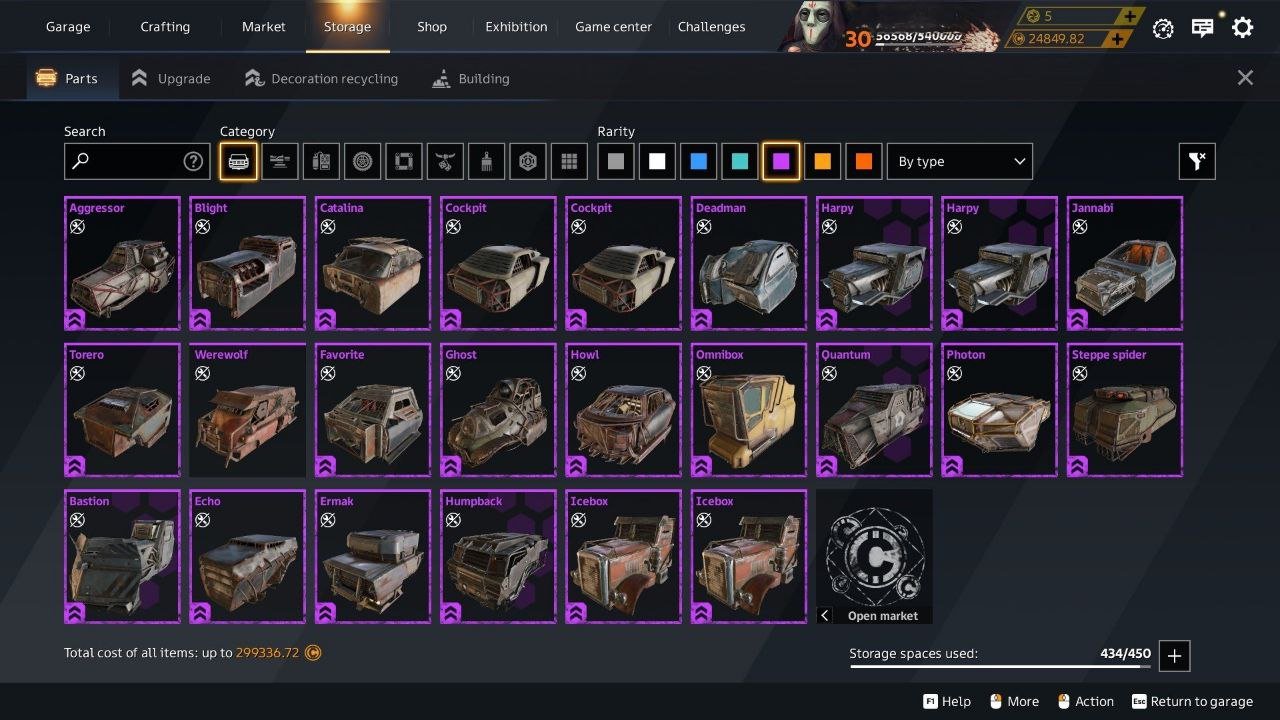Select the blue rarity filter

tap(698, 161)
